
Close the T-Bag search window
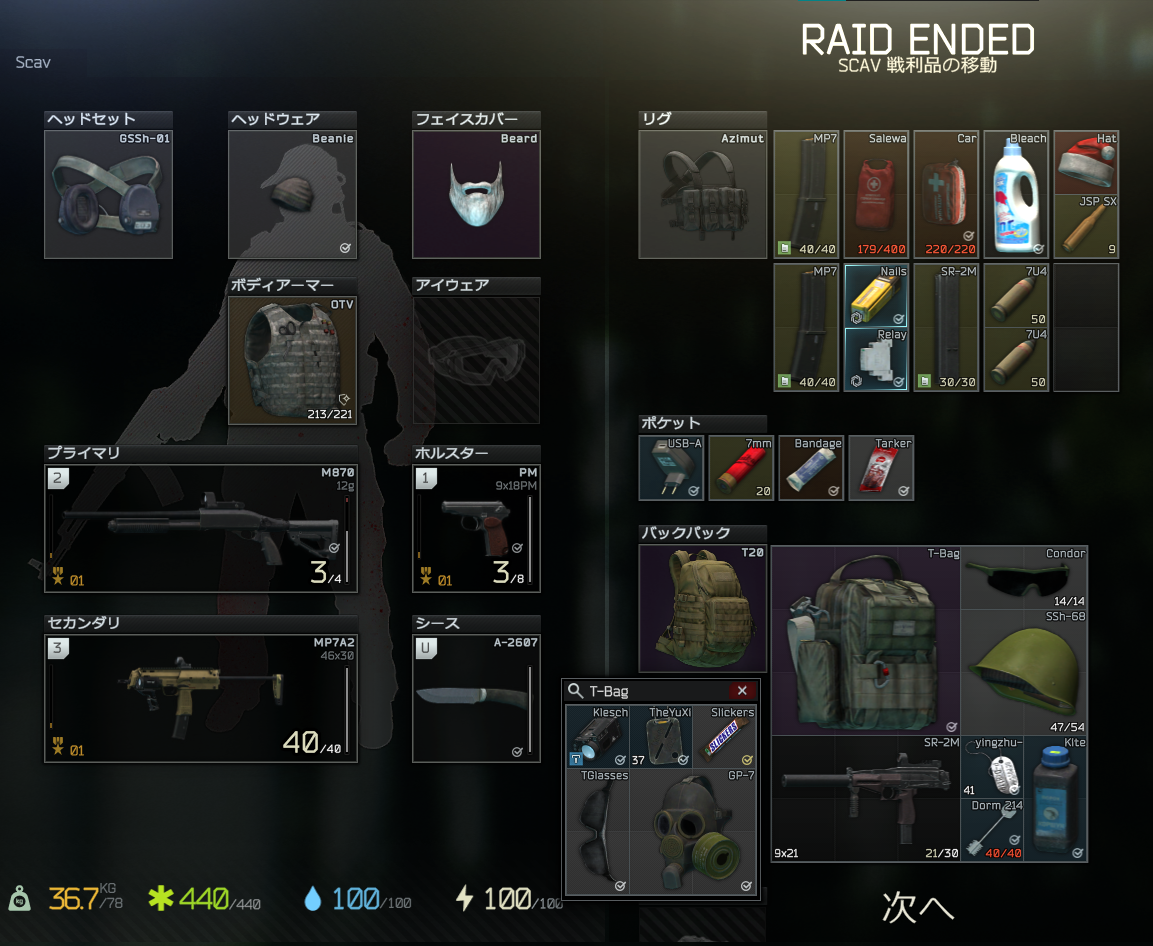pos(741,691)
